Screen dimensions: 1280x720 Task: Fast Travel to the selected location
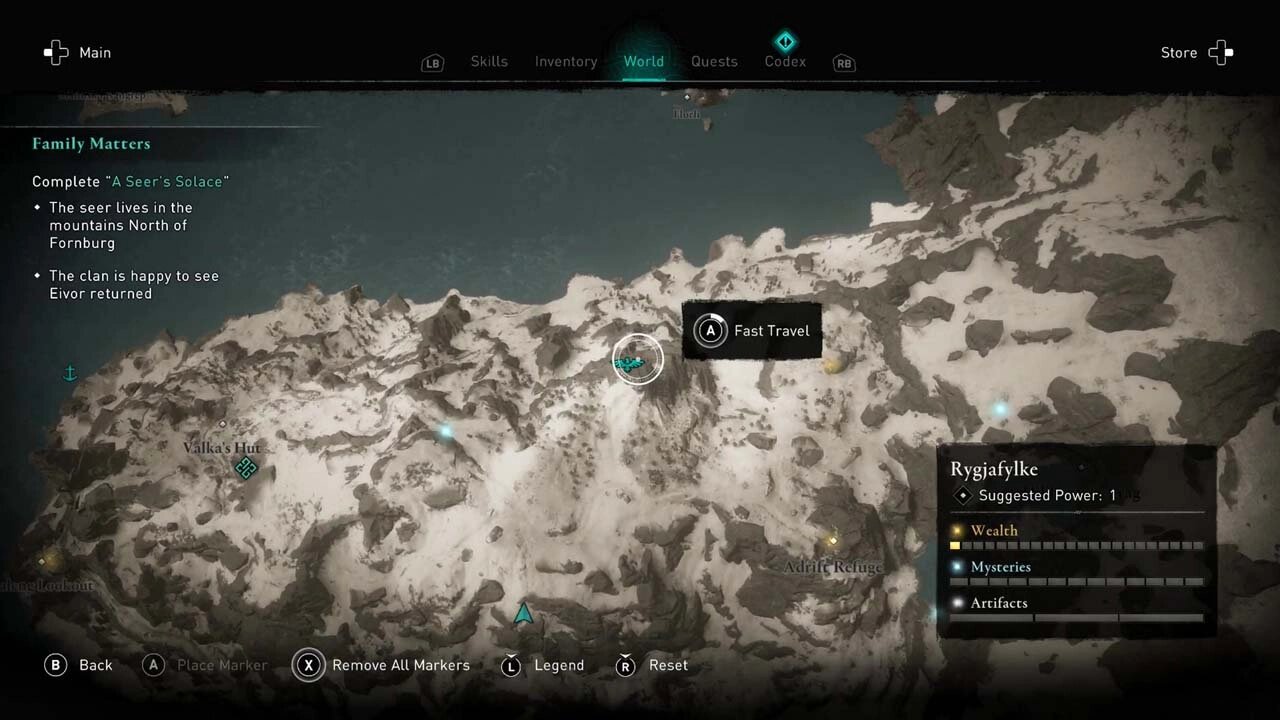[752, 331]
